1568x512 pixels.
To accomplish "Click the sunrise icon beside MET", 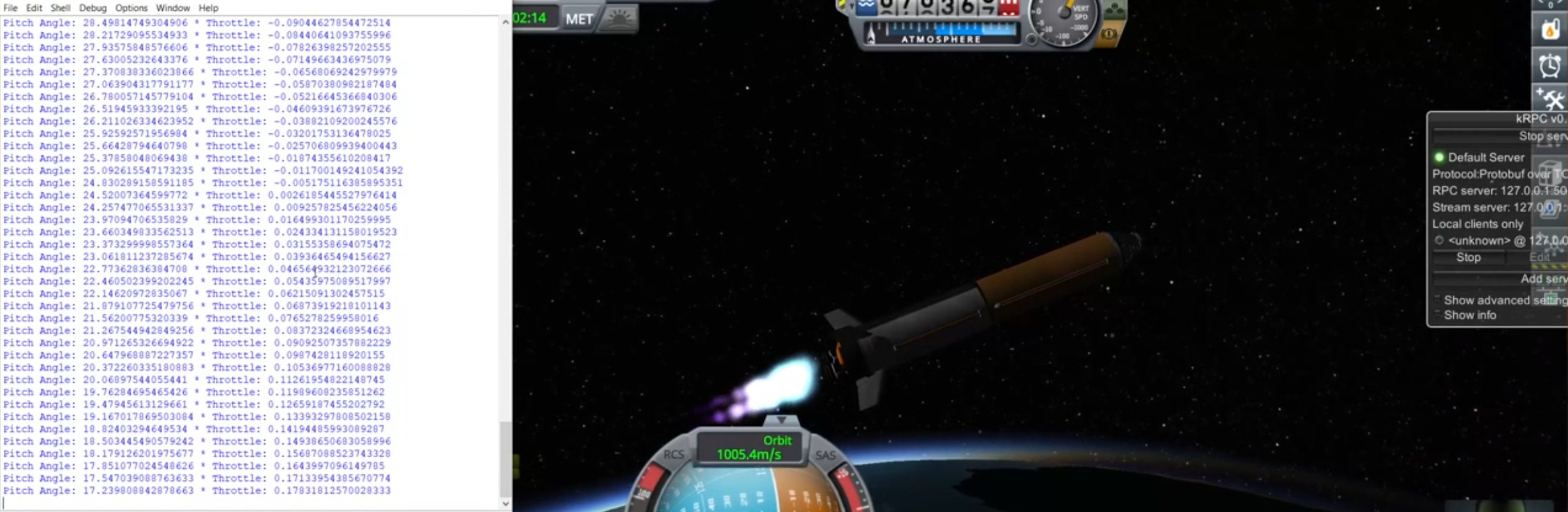I will pyautogui.click(x=618, y=19).
